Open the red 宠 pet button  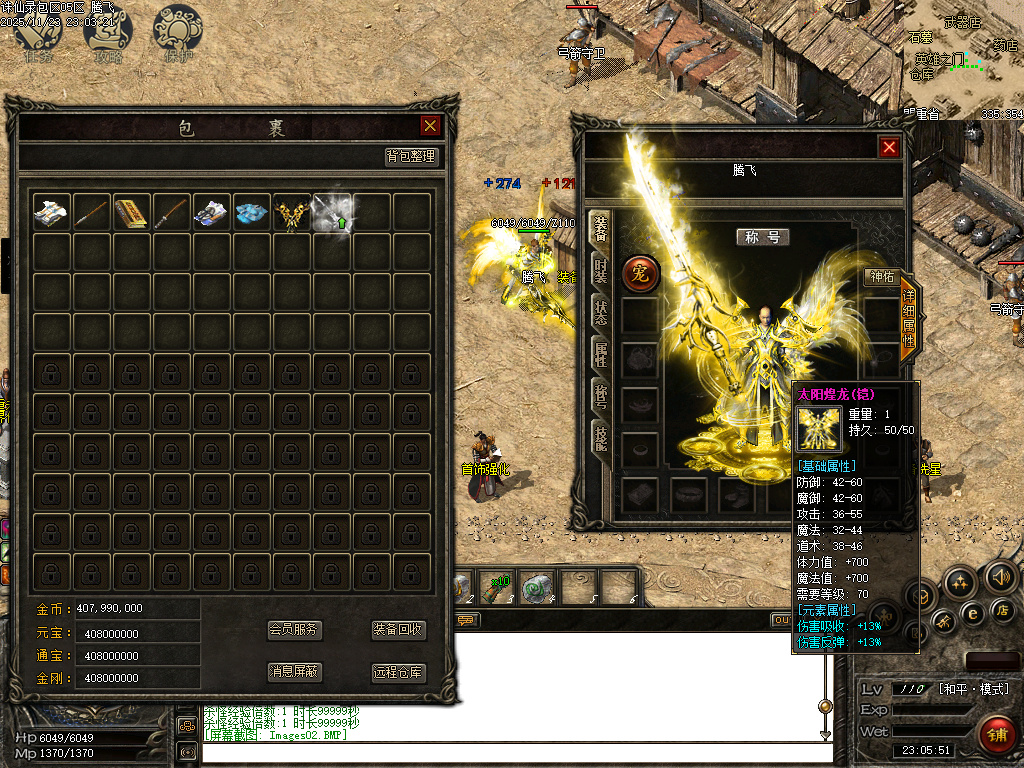[x=641, y=273]
